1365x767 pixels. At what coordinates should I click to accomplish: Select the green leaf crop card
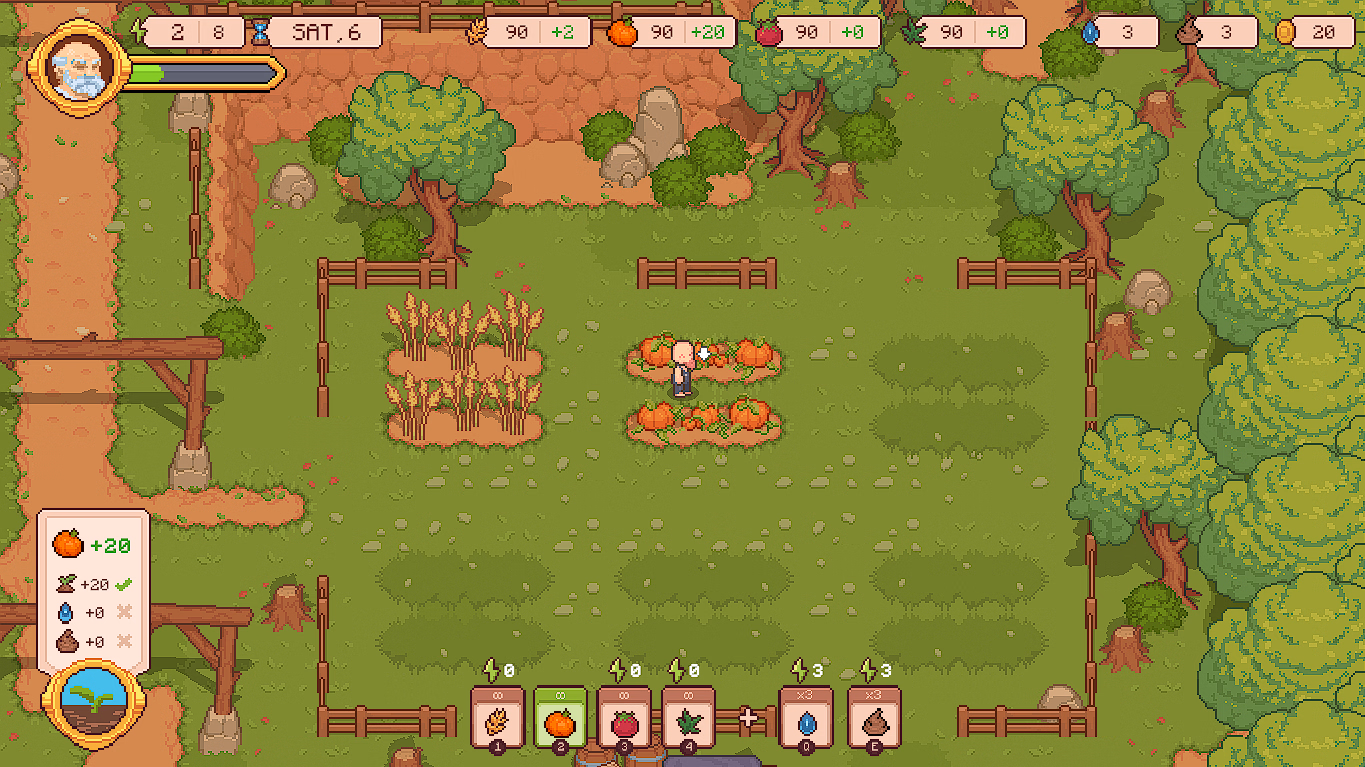coord(688,717)
